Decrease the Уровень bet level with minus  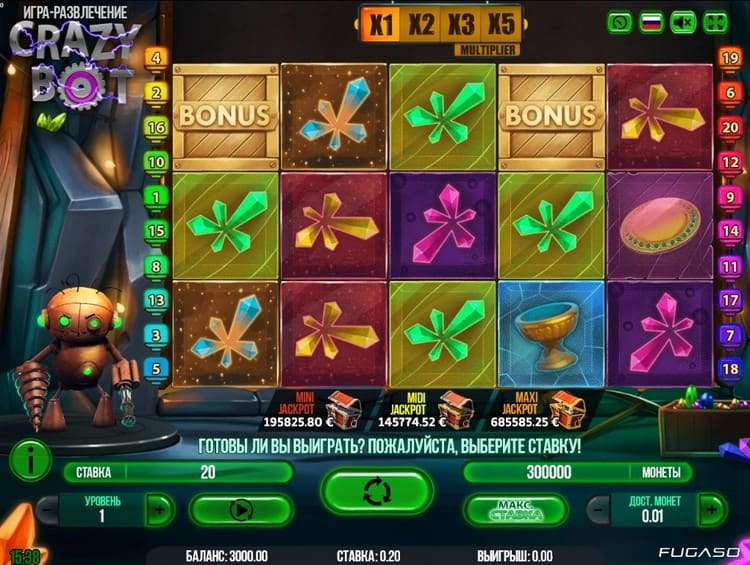[46, 509]
